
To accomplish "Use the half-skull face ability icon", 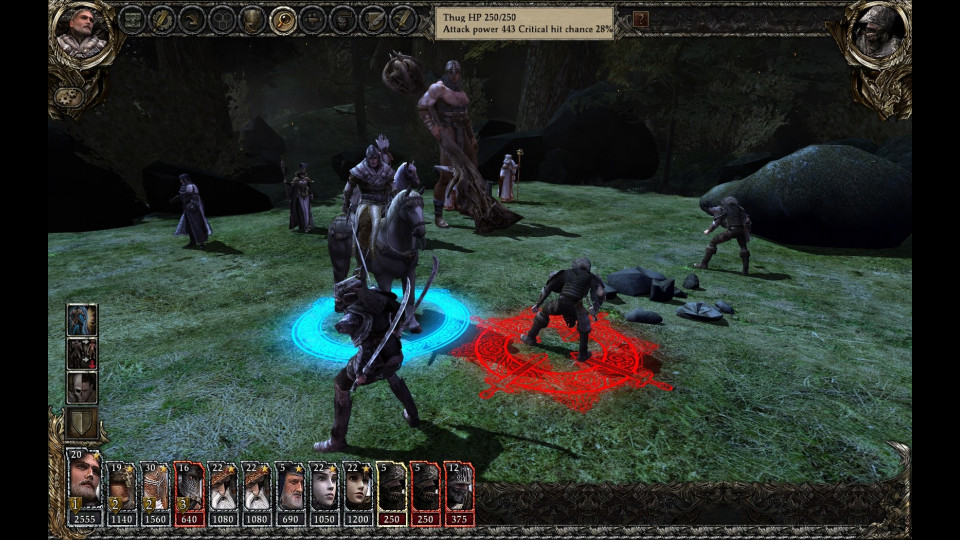I will 81,387.
